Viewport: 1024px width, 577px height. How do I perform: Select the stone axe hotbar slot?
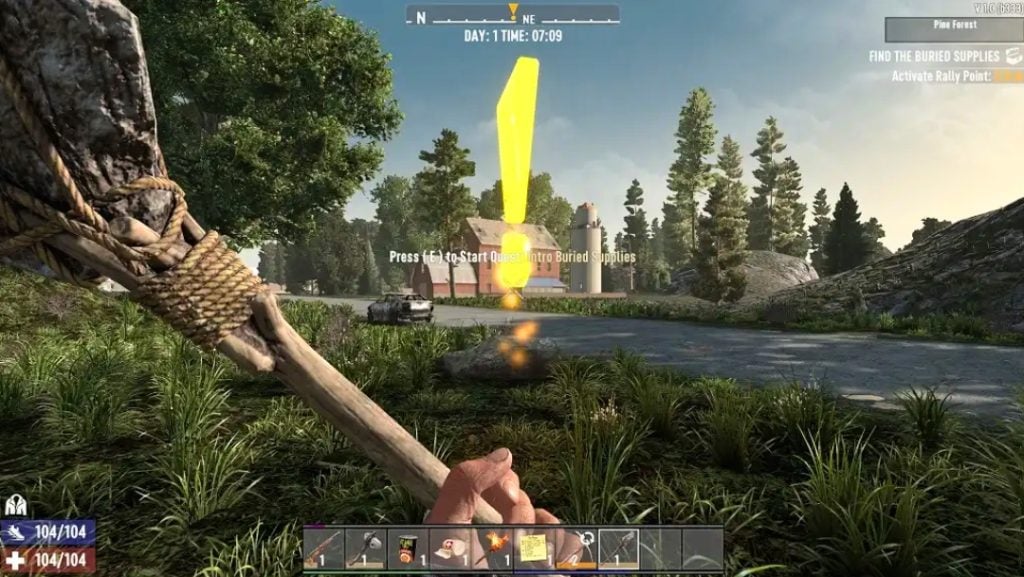point(365,548)
